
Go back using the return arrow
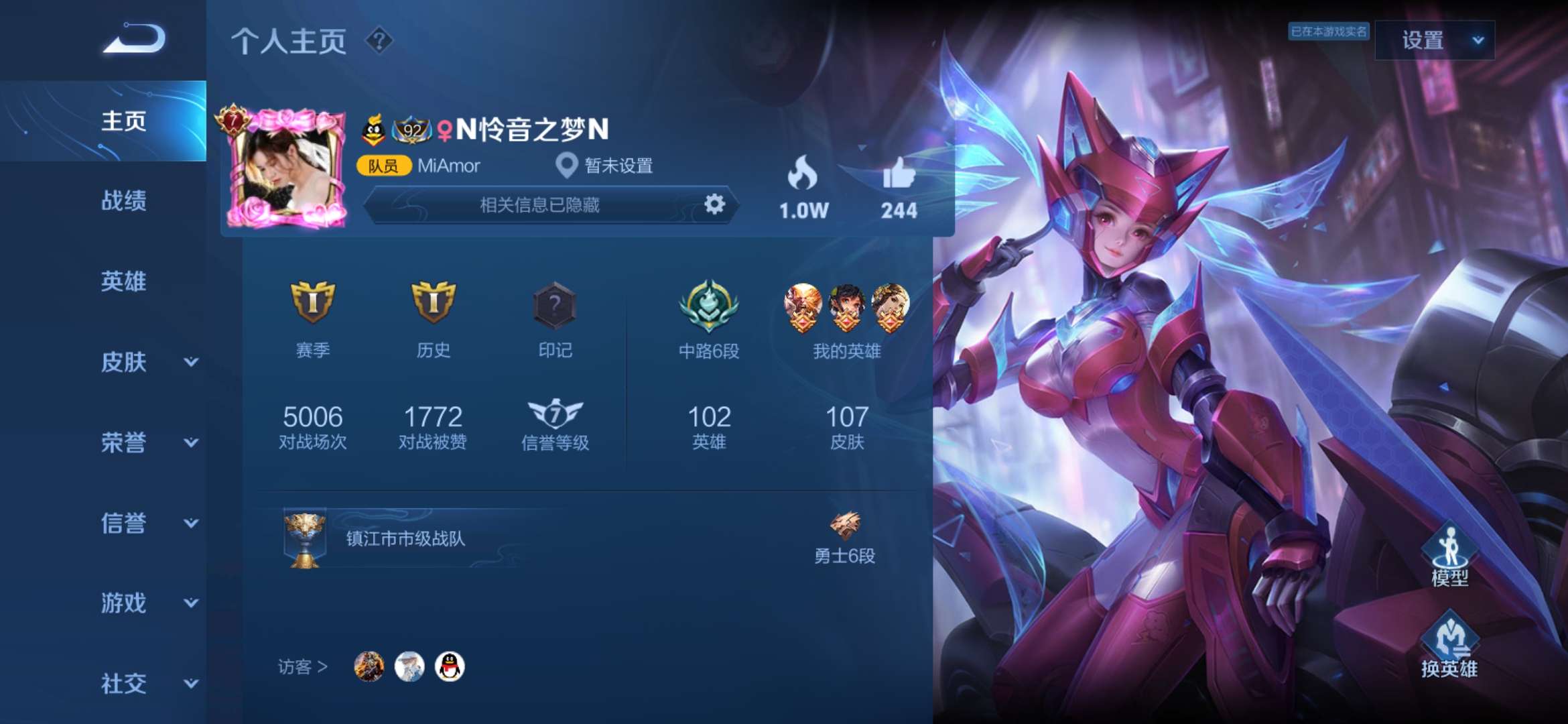(x=134, y=39)
